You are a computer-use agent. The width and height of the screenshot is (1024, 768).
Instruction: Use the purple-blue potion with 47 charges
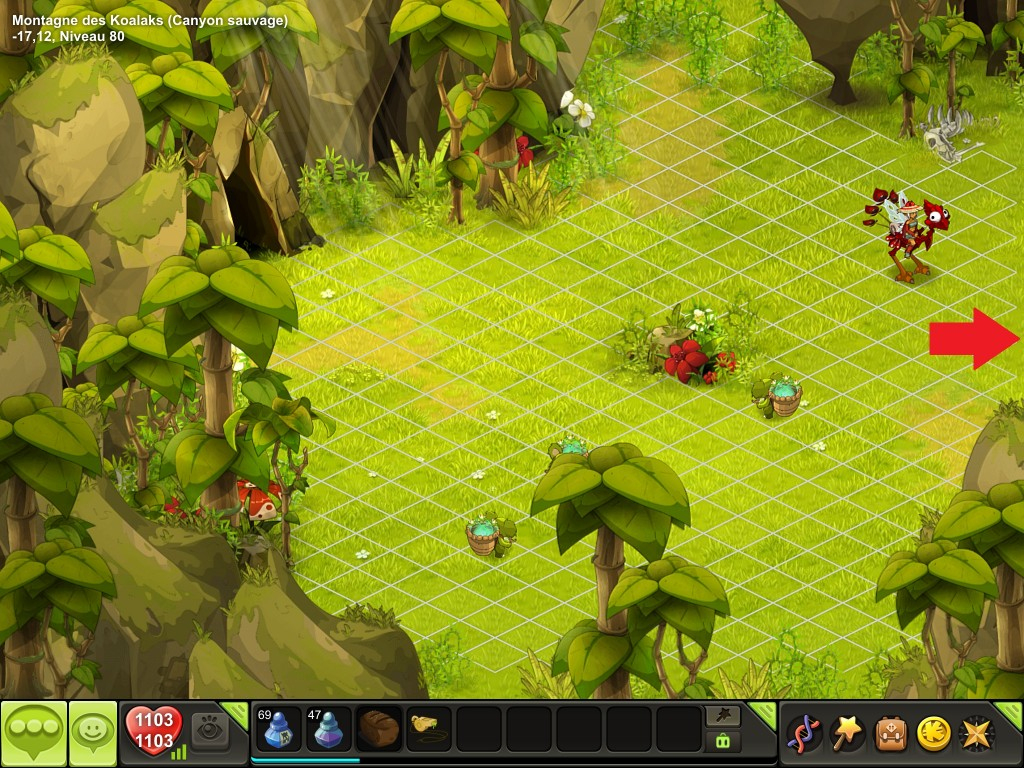tap(327, 729)
